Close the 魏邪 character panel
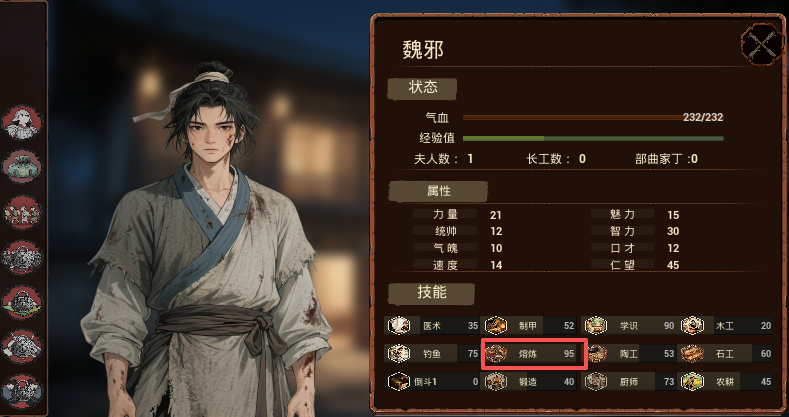Screen dimensions: 789x417 (761, 45)
